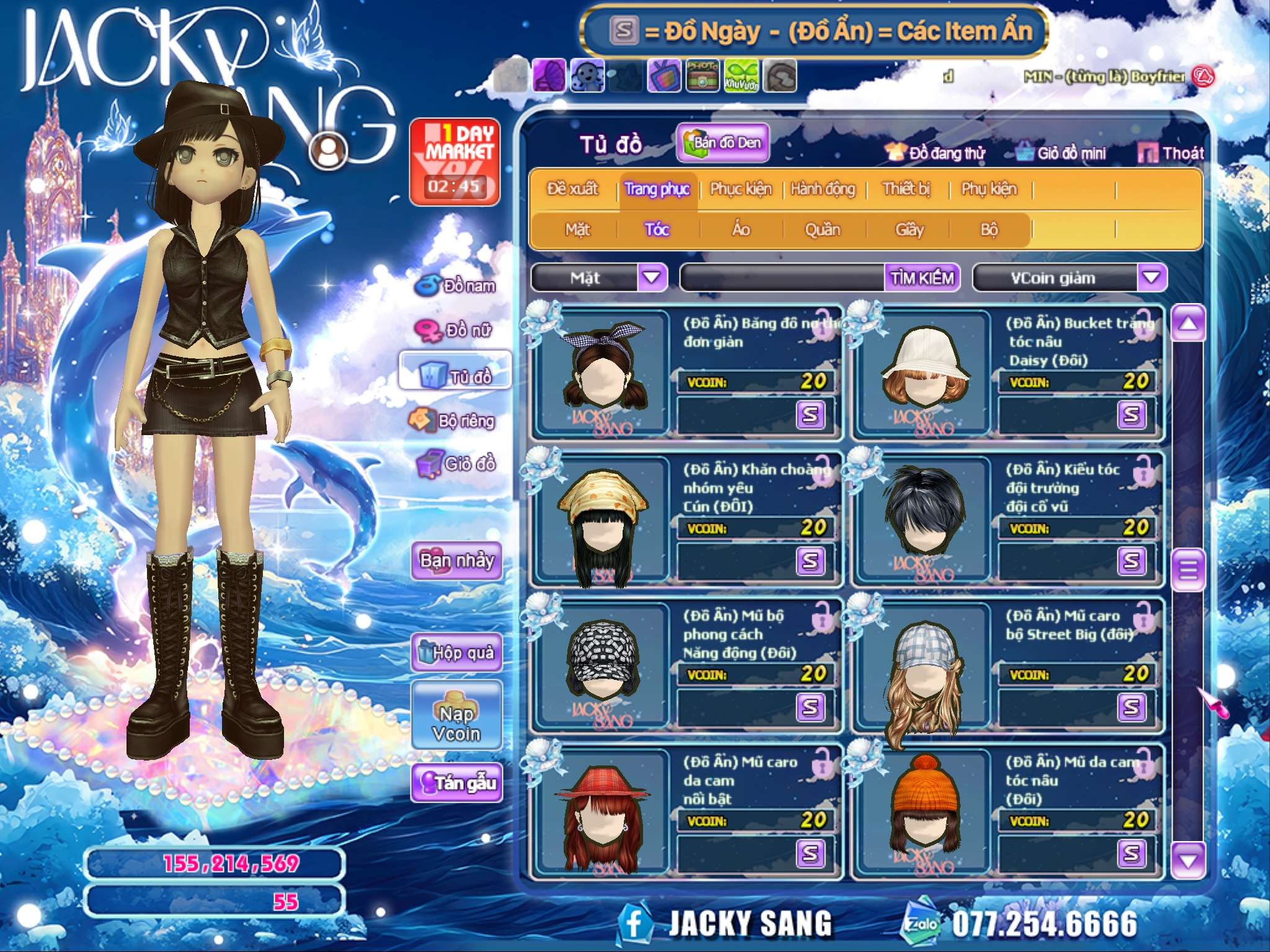Screen dimensions: 1270x952
Task: Choose the Áo subcategory
Action: pyautogui.click(x=741, y=230)
